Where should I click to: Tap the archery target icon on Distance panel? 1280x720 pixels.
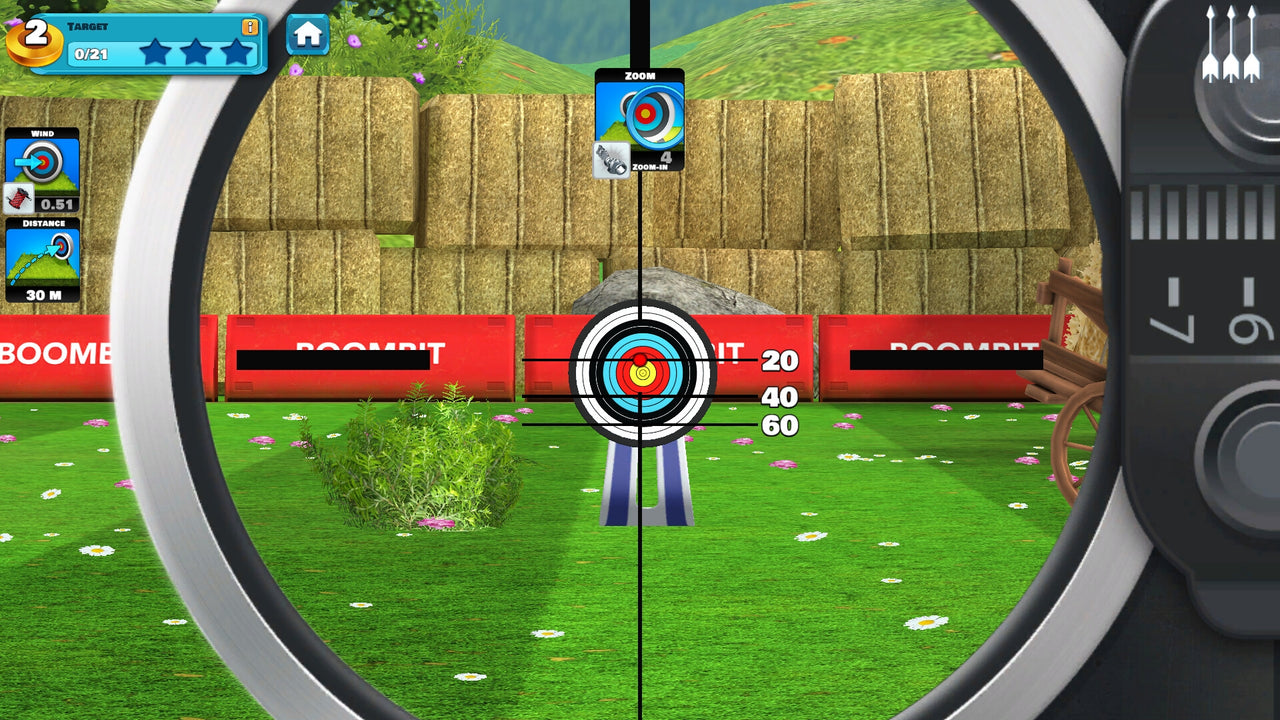62,245
